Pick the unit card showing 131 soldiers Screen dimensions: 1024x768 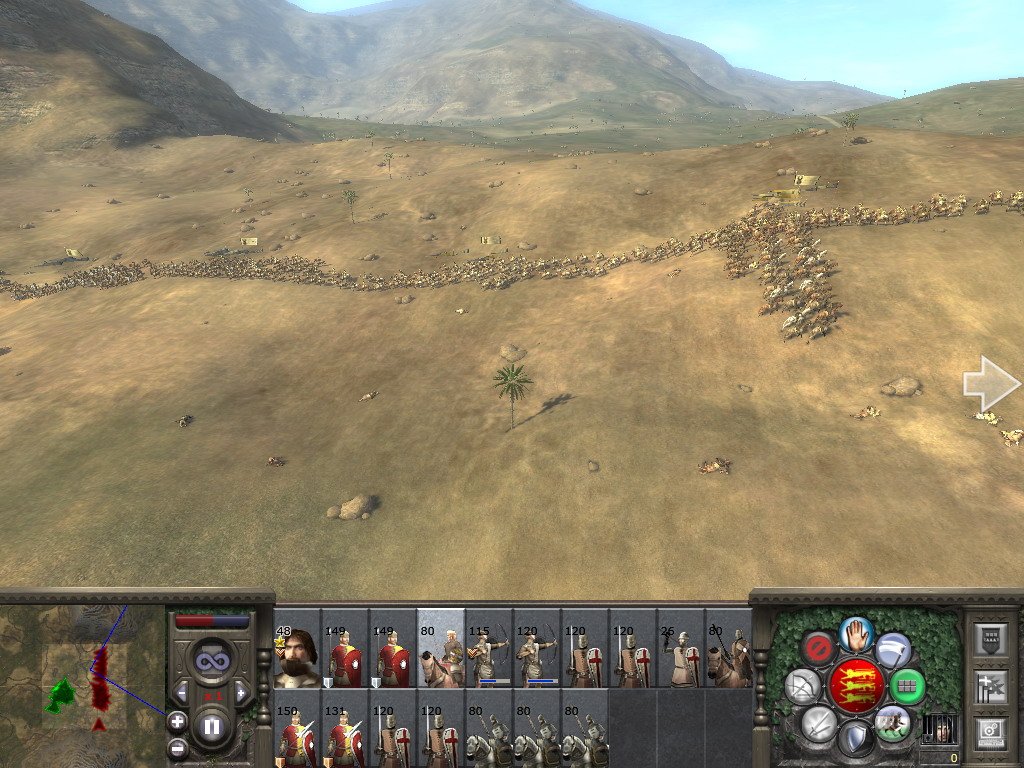click(x=345, y=728)
